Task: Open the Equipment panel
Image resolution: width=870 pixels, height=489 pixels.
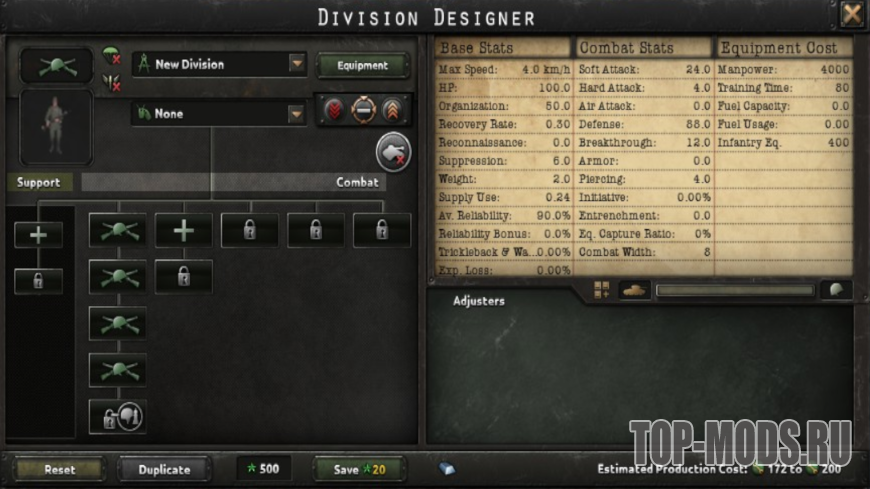Action: (363, 65)
